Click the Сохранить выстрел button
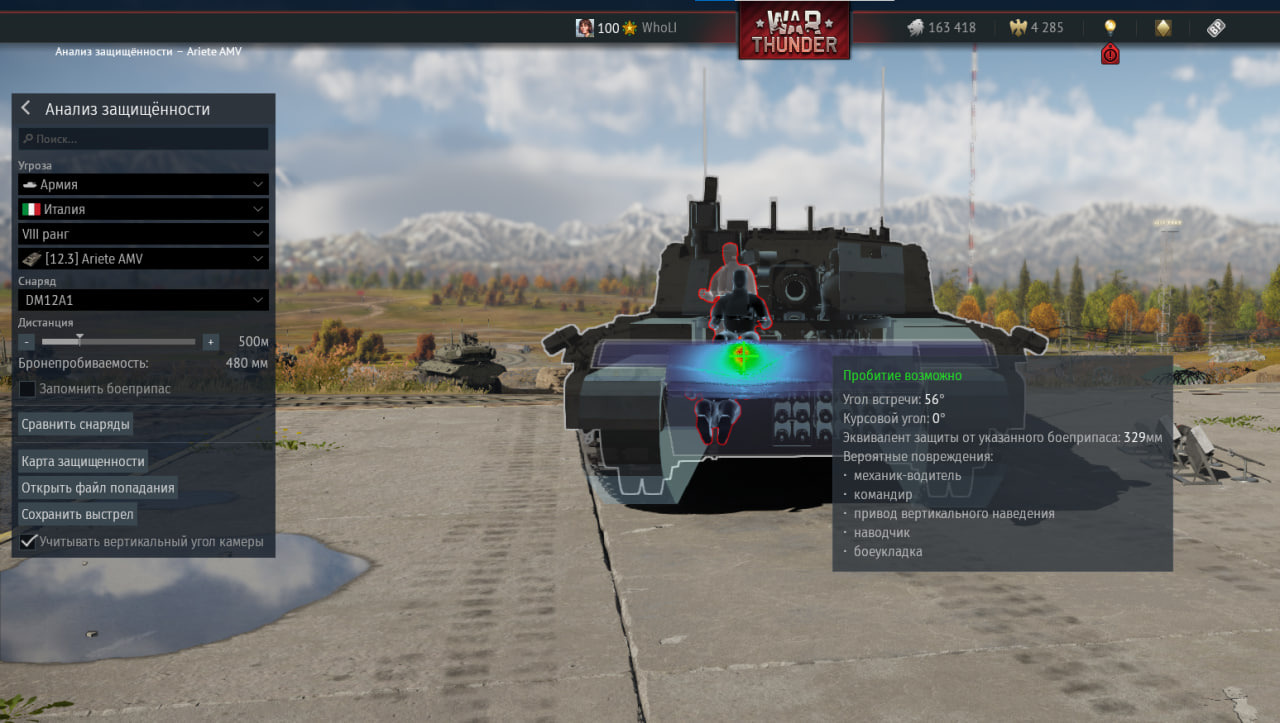Viewport: 1280px width, 723px height. click(77, 515)
